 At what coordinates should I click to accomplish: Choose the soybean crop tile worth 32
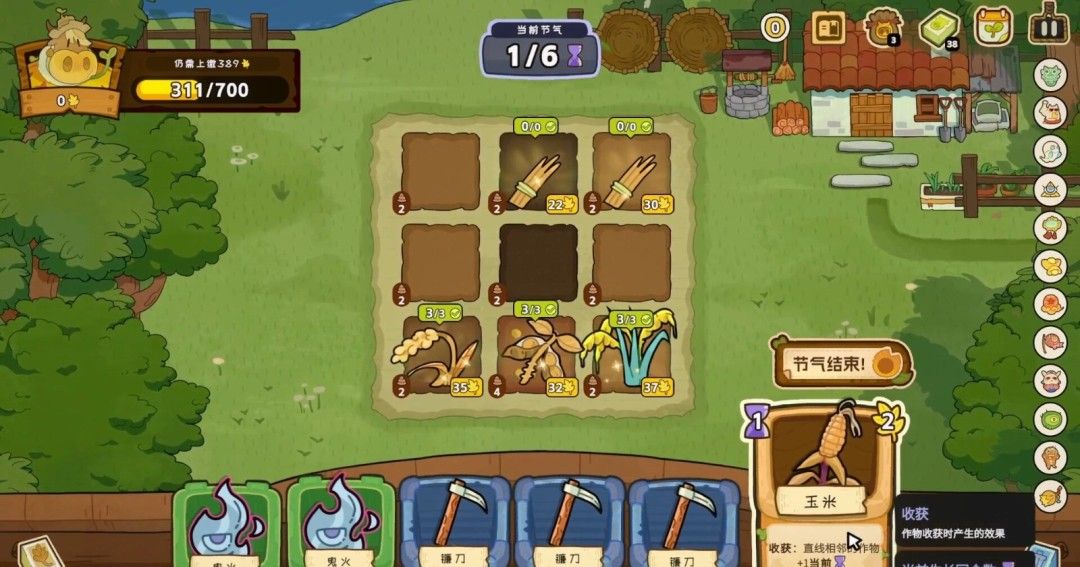[538, 355]
